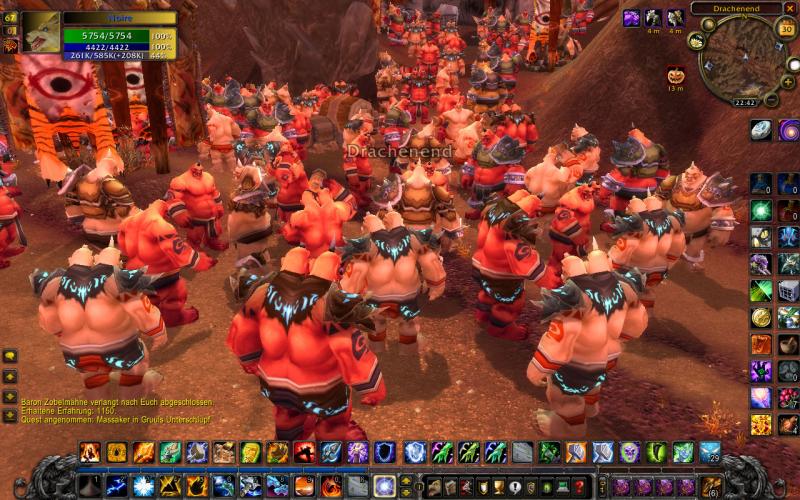This screenshot has height=500, width=800.
Task: Click the jack-o-lantern pumpkin buff icon
Action: point(675,75)
